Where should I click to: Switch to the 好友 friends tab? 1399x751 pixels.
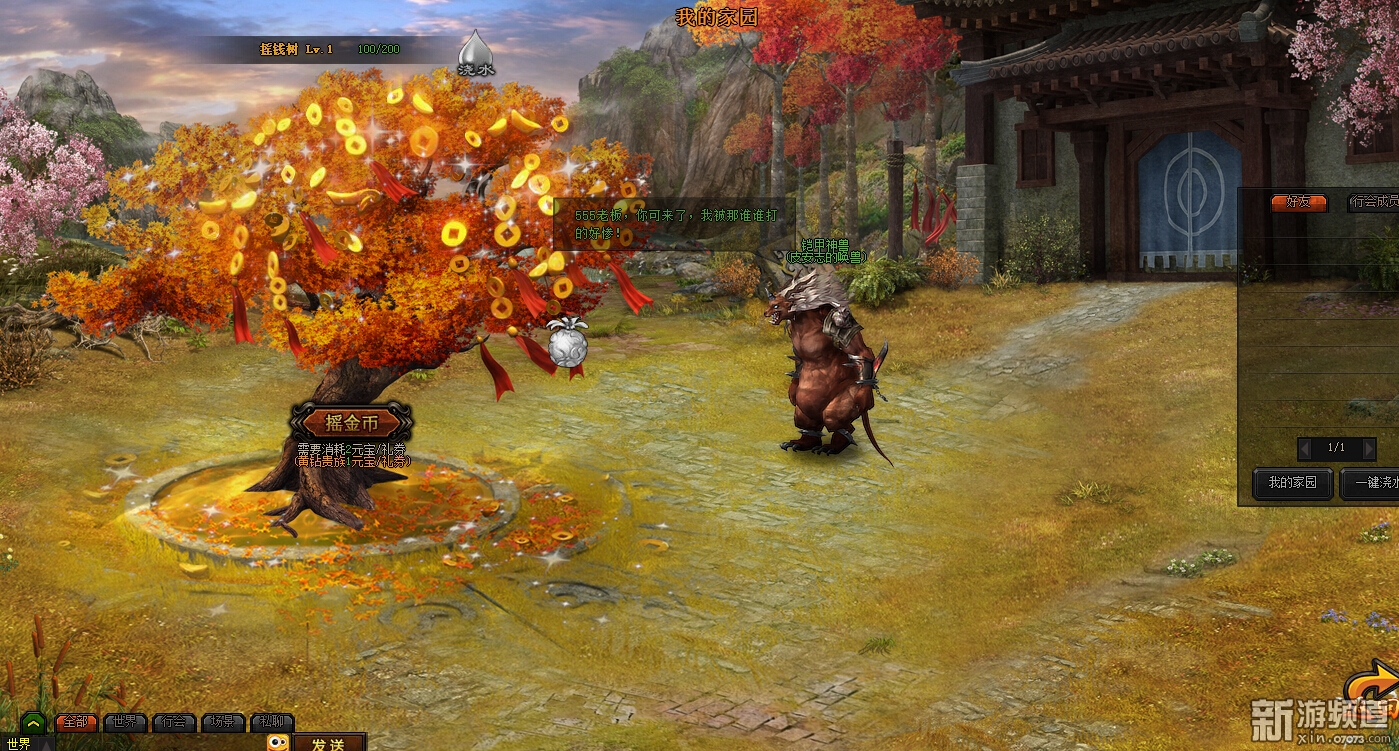click(x=1298, y=202)
